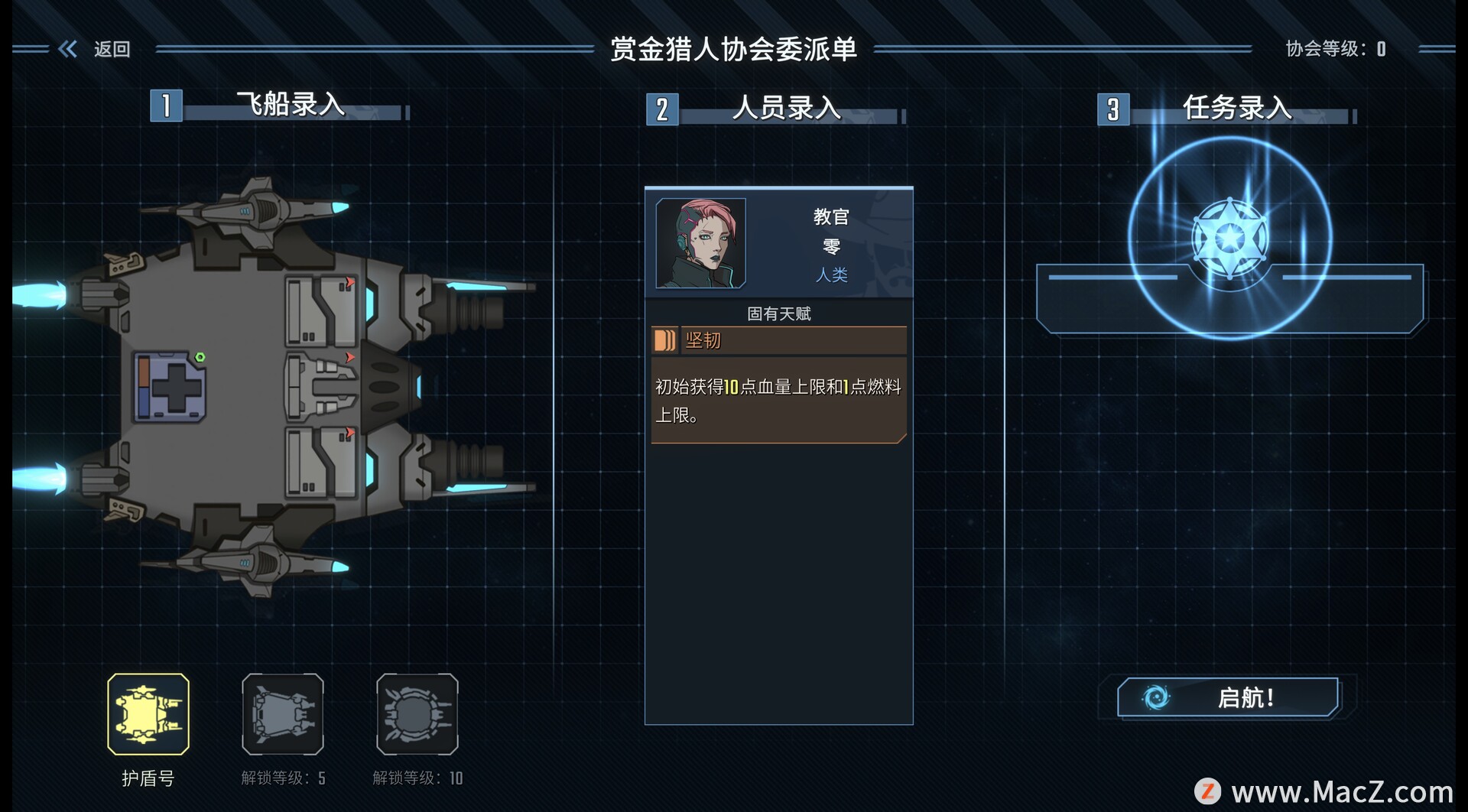Select the 护盾号 ship thumbnail
The image size is (1468, 812).
pos(148,714)
